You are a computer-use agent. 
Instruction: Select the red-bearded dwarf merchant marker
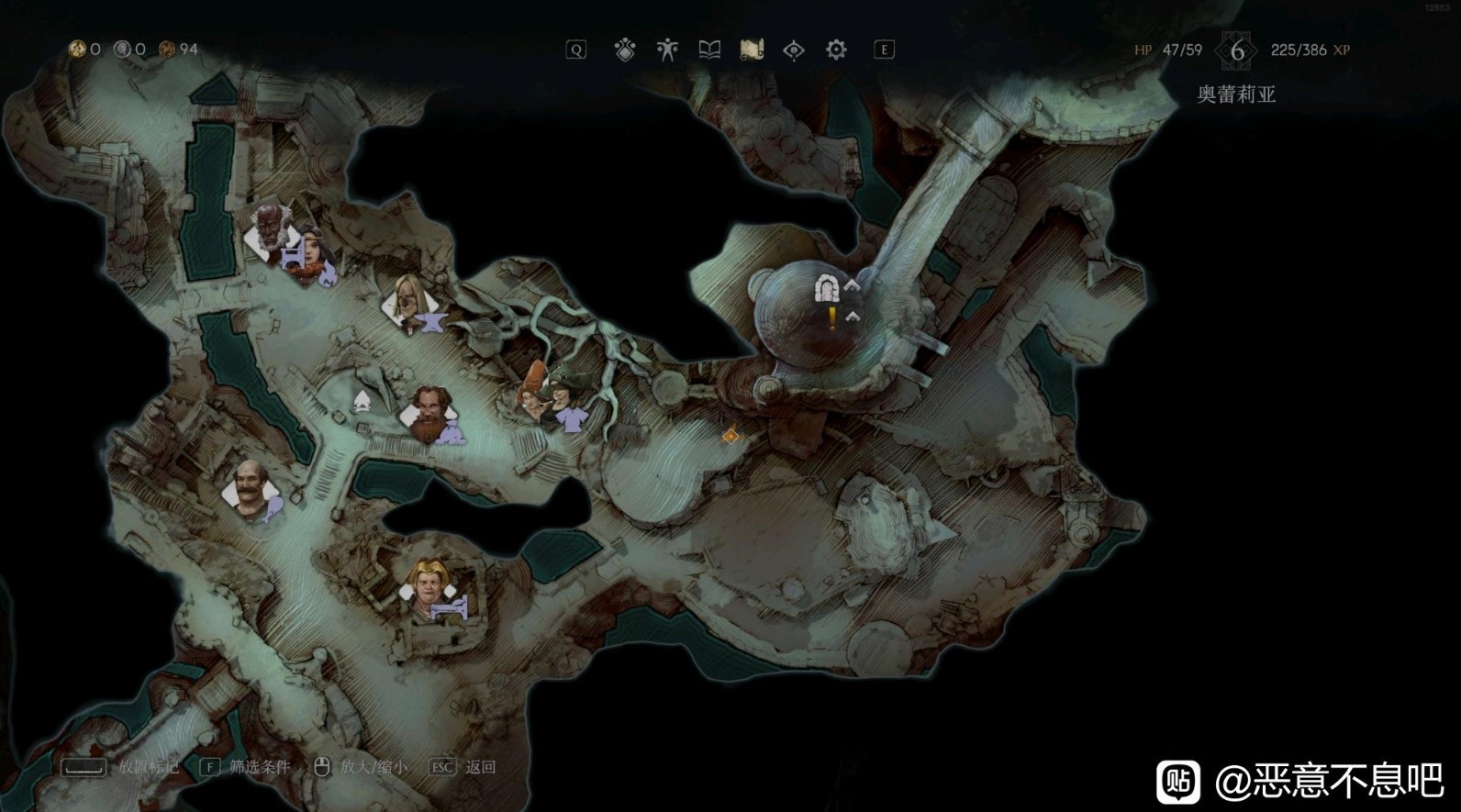click(427, 413)
